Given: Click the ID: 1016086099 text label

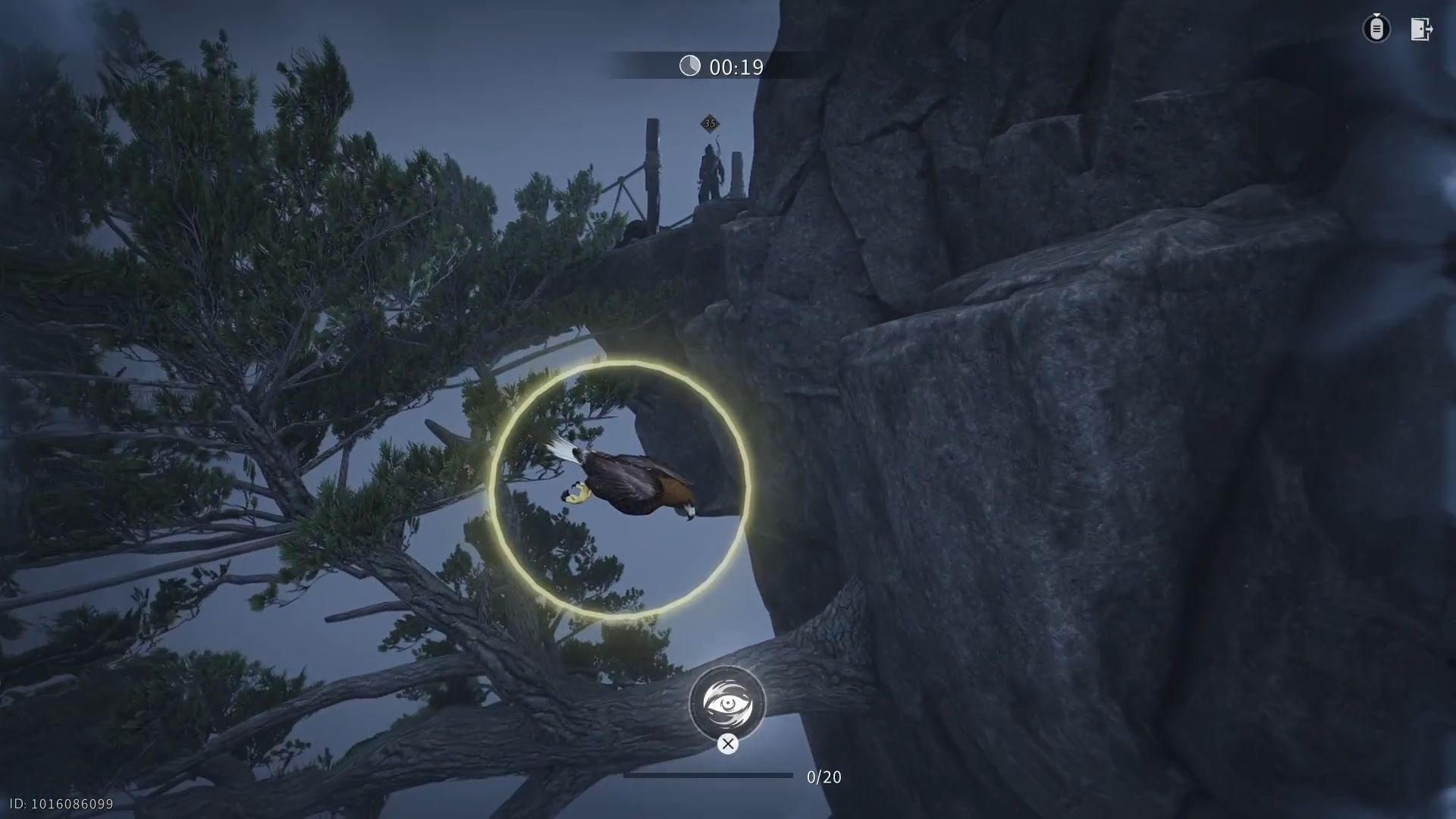Looking at the screenshot, I should pyautogui.click(x=62, y=802).
